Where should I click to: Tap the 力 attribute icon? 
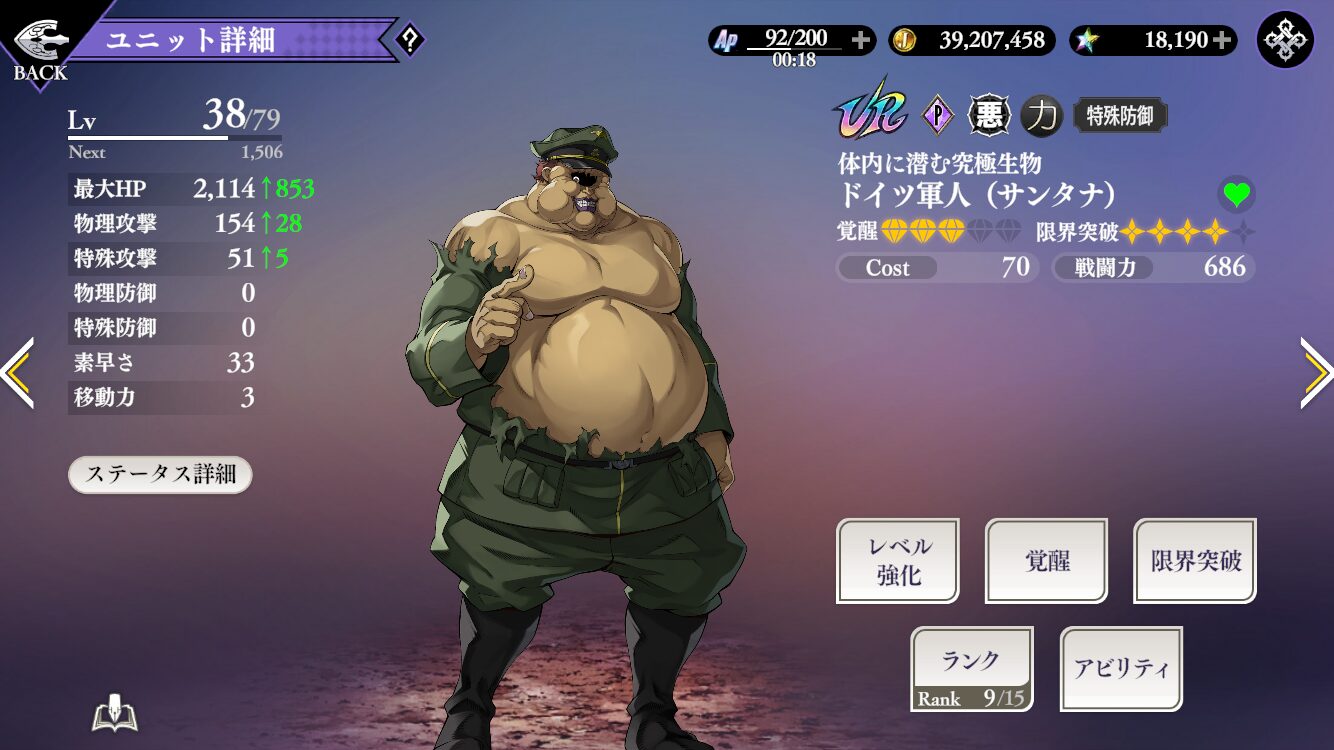coord(1042,116)
